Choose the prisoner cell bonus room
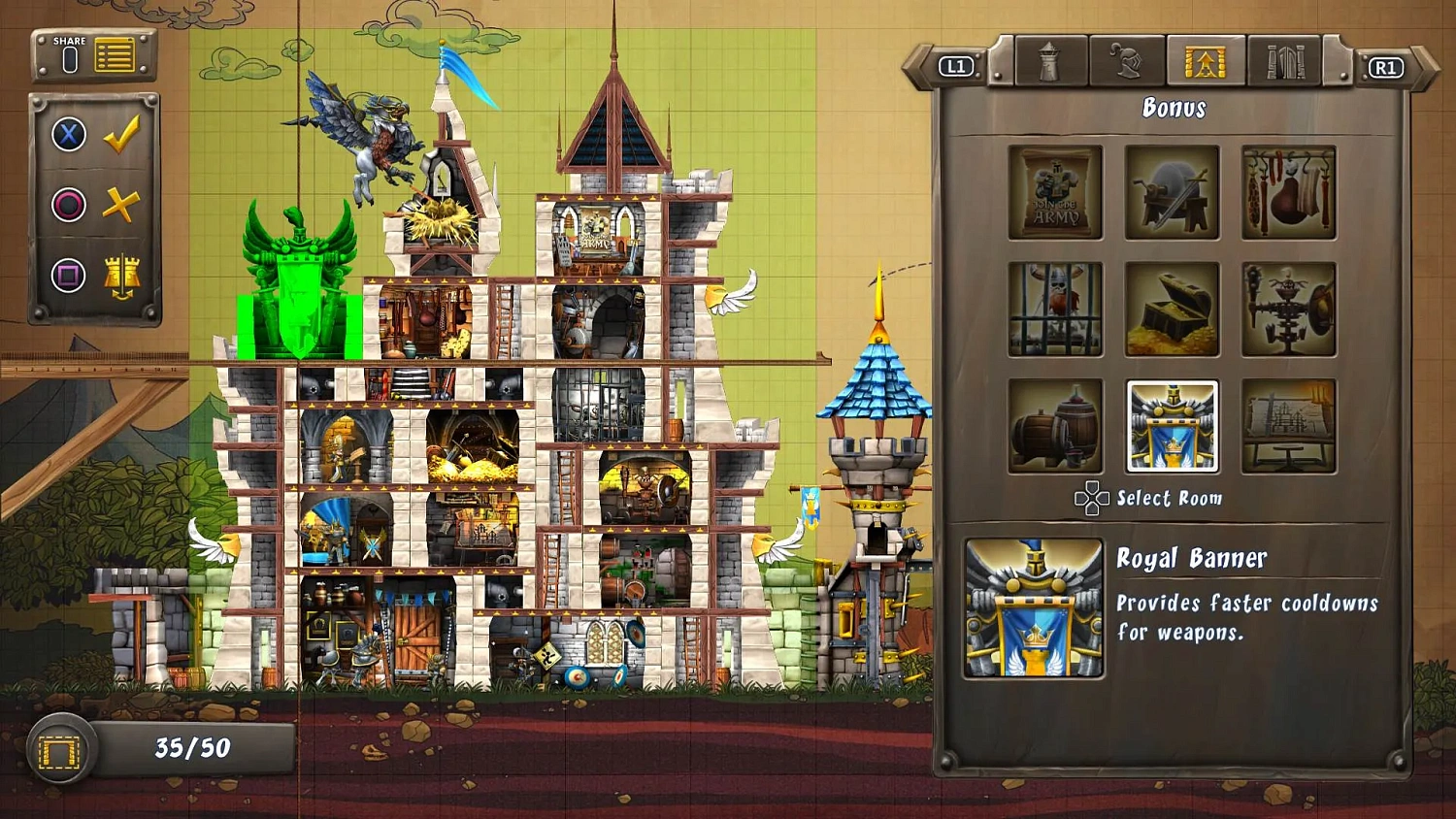1456x819 pixels. click(1054, 309)
